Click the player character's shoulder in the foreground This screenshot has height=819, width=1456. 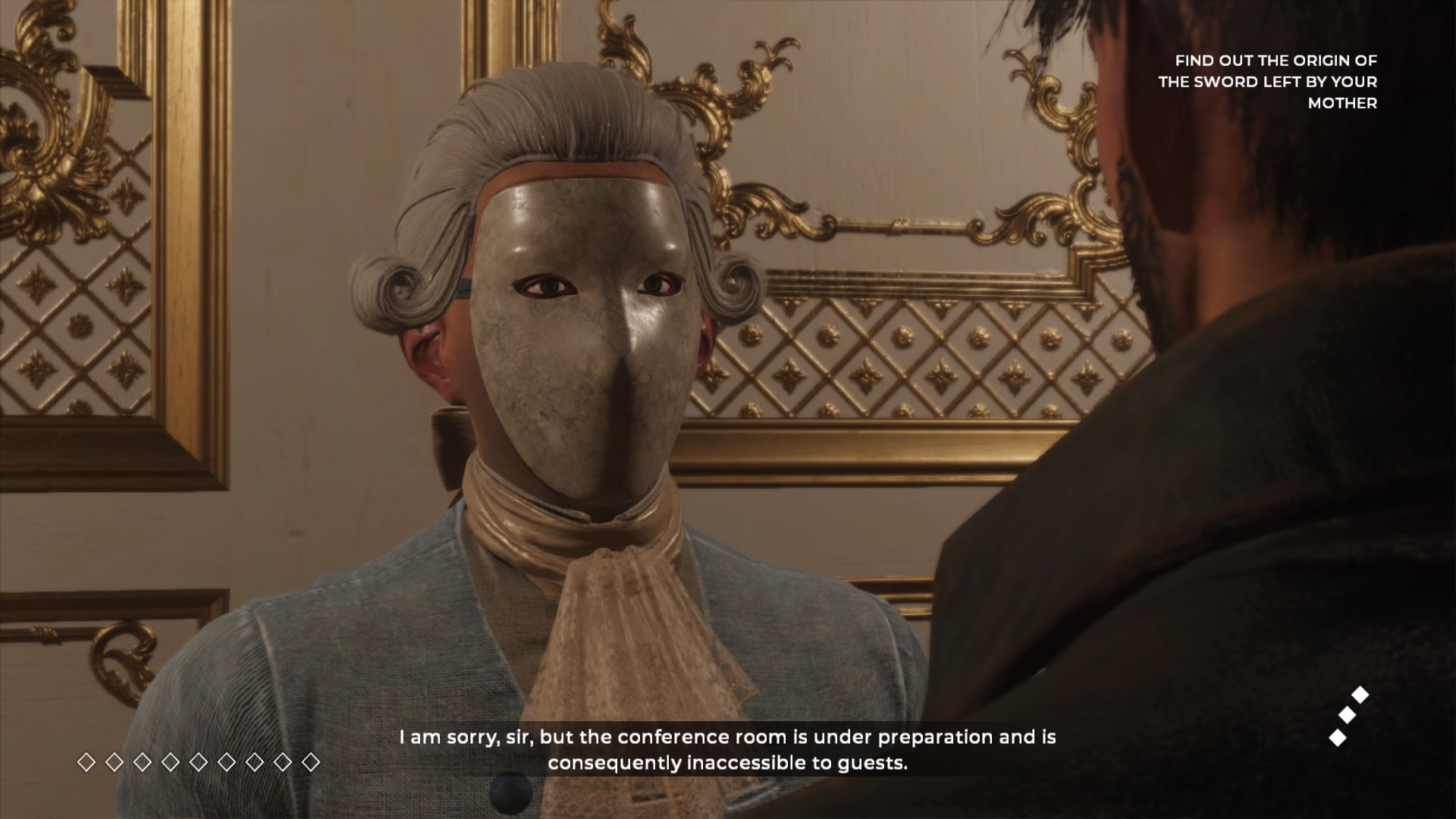pos(1251,569)
